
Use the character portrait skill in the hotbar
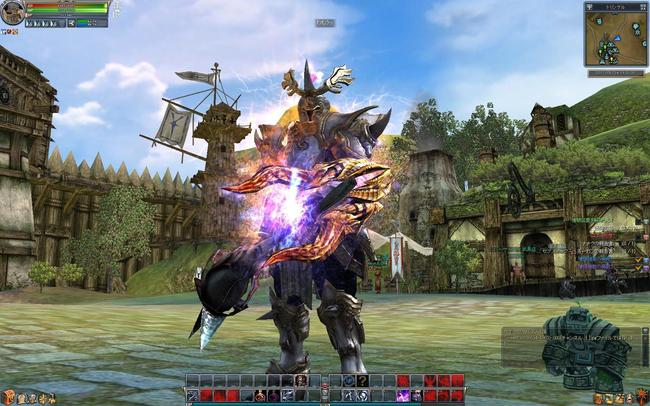coord(301,381)
